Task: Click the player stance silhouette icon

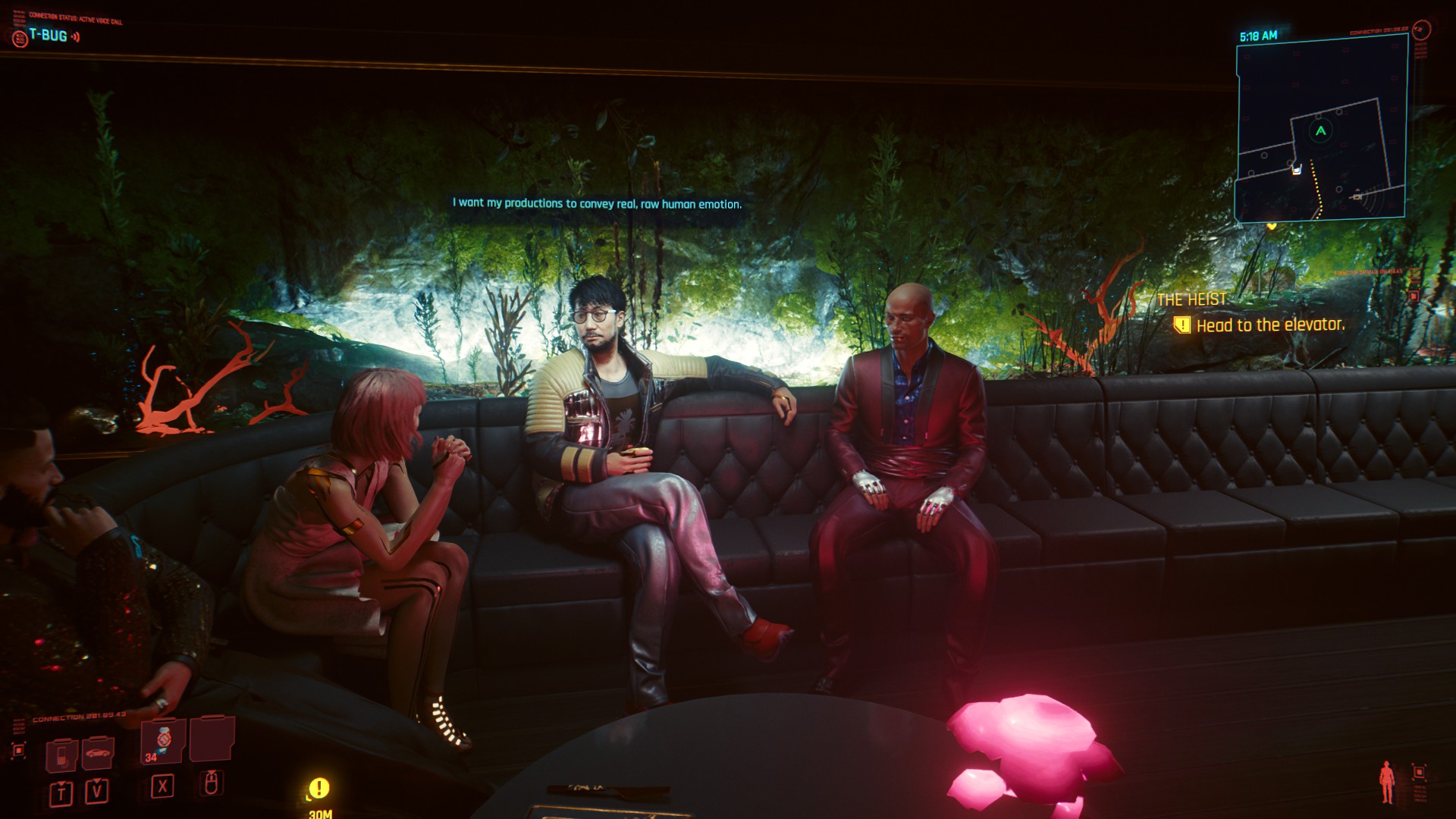Action: [x=1386, y=783]
